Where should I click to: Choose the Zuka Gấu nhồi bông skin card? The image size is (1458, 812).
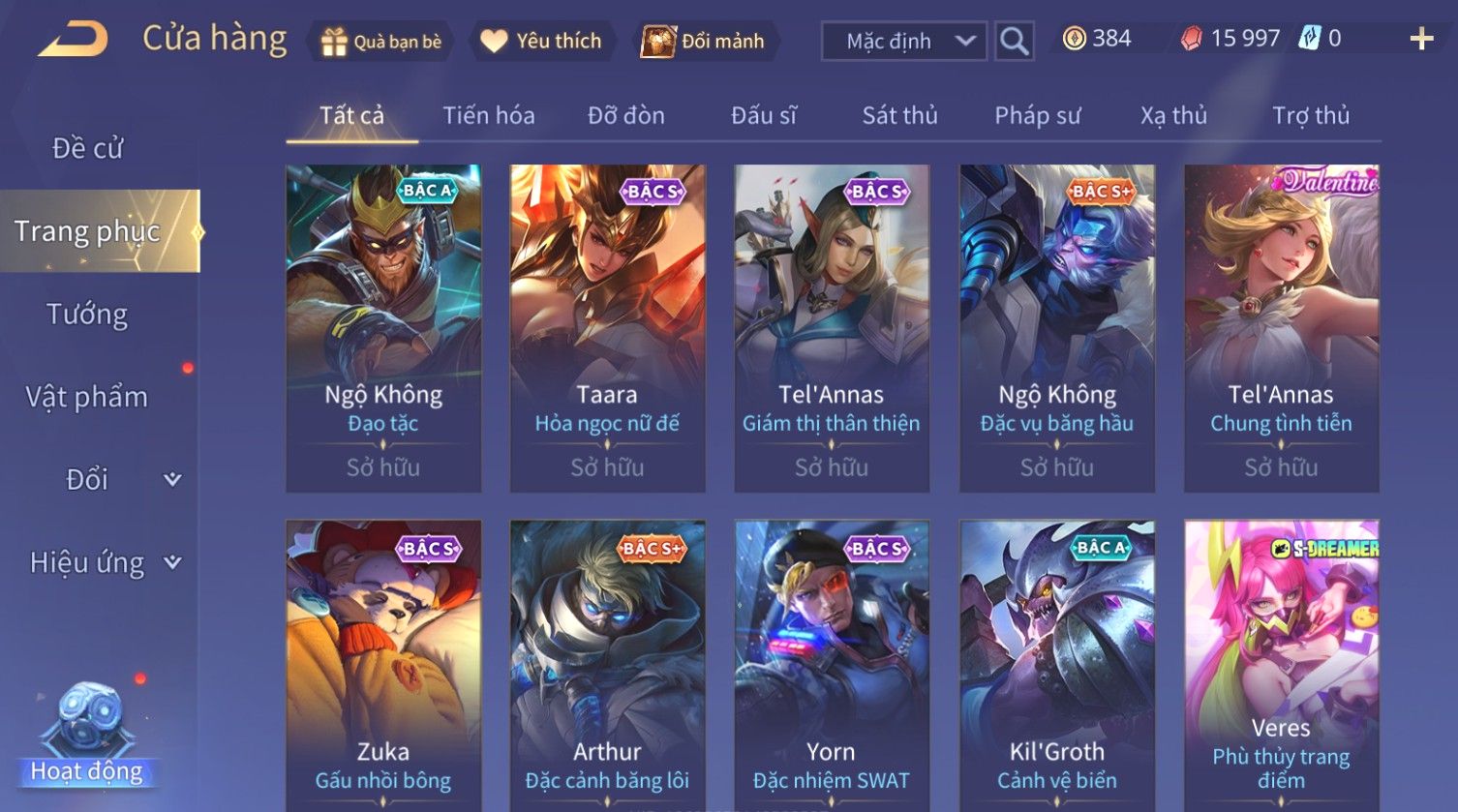(383, 668)
